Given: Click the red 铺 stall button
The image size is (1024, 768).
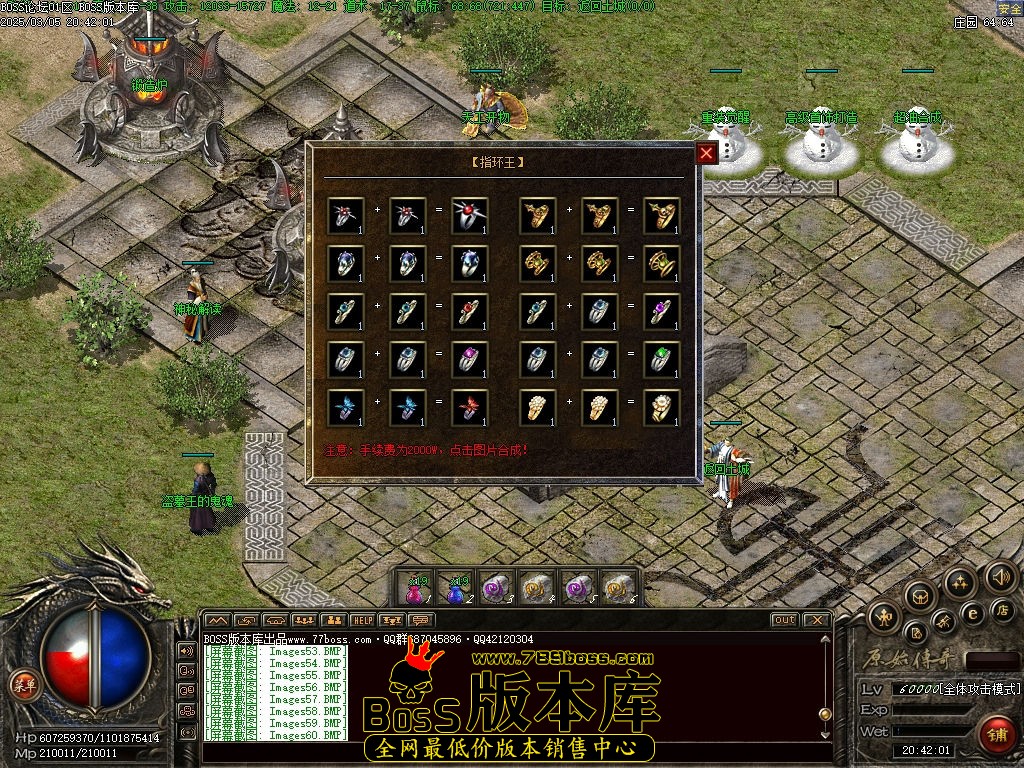Looking at the screenshot, I should coord(996,733).
